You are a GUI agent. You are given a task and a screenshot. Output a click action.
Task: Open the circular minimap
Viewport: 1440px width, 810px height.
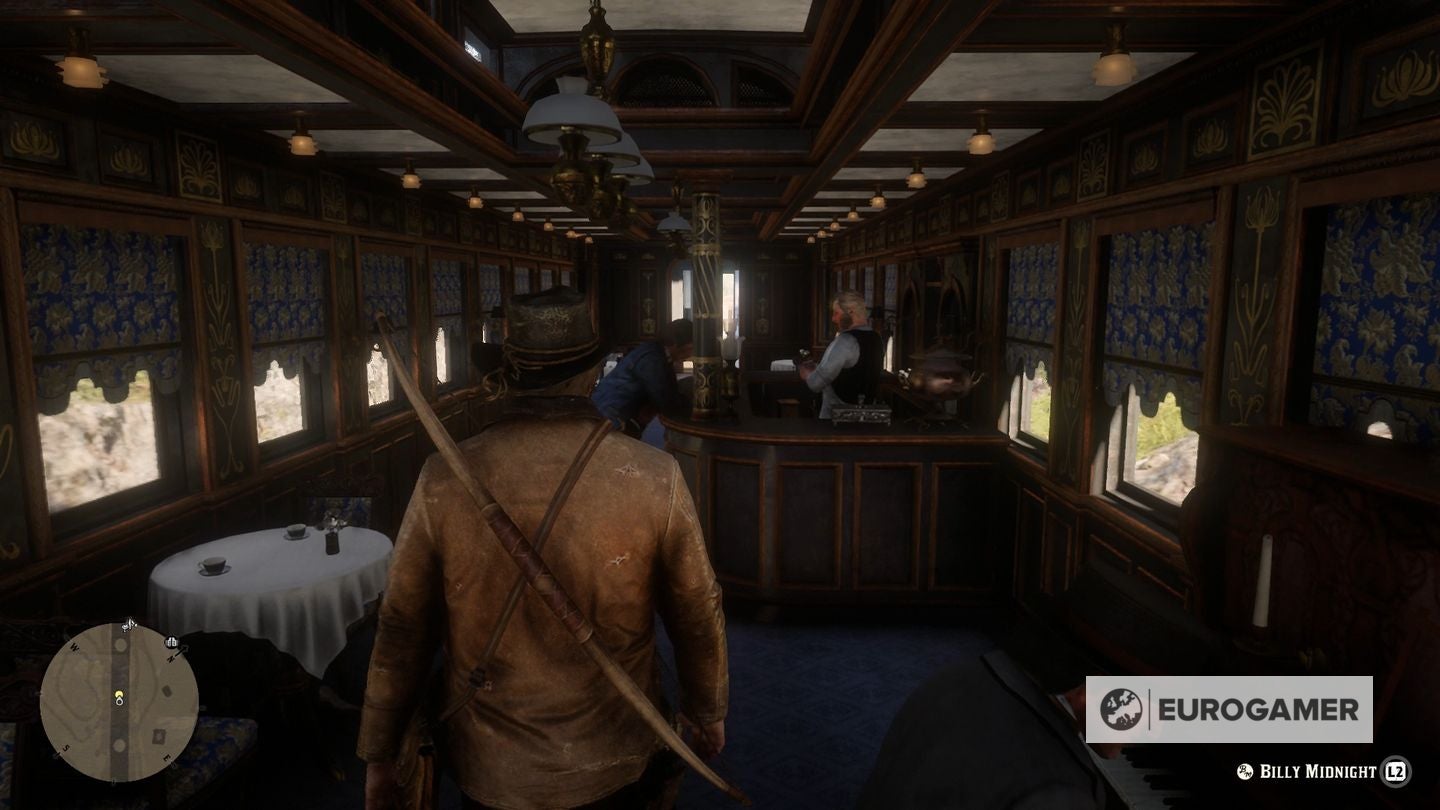coord(118,702)
